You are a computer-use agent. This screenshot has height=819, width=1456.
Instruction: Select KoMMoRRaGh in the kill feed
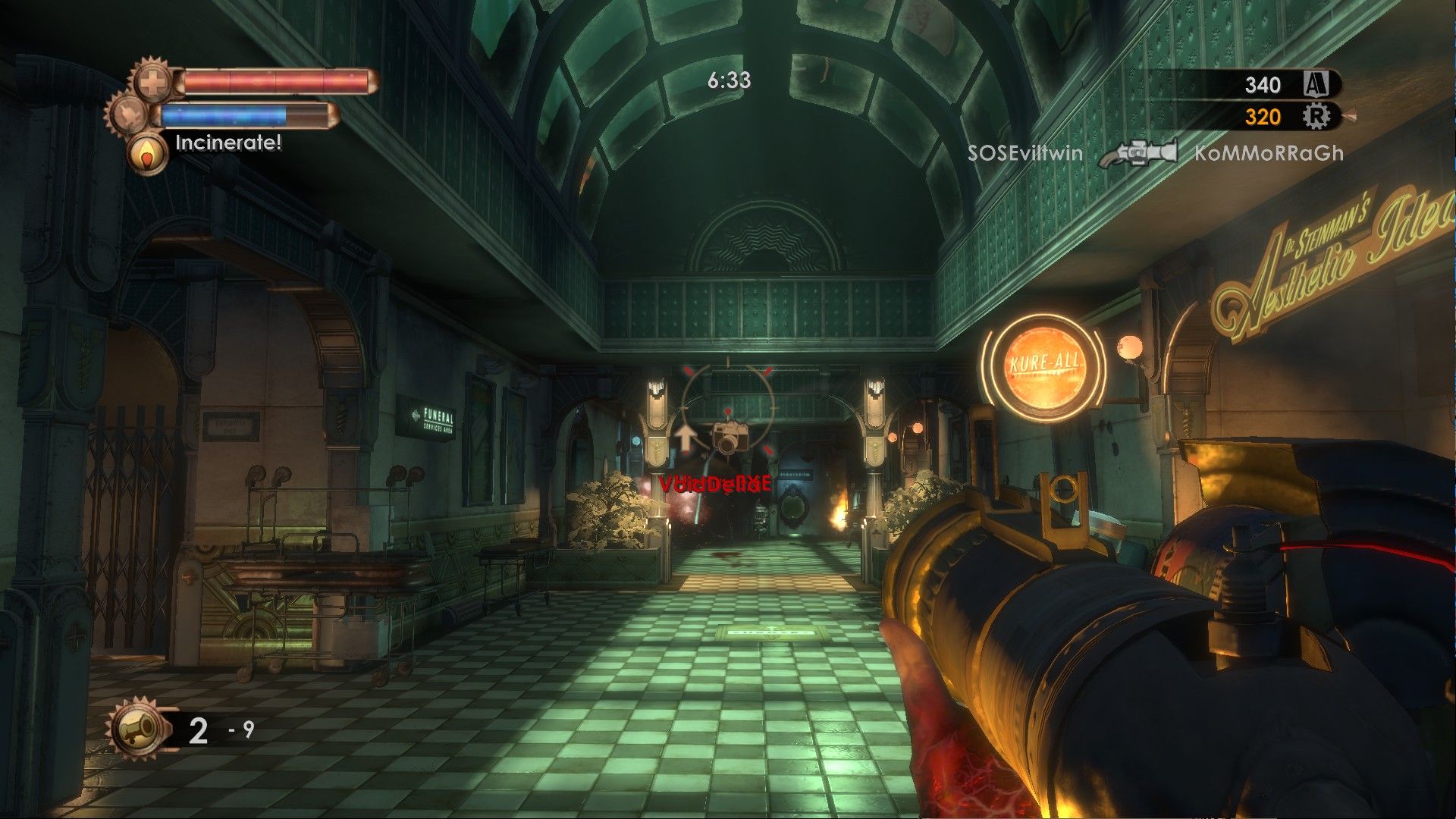coord(1269,153)
